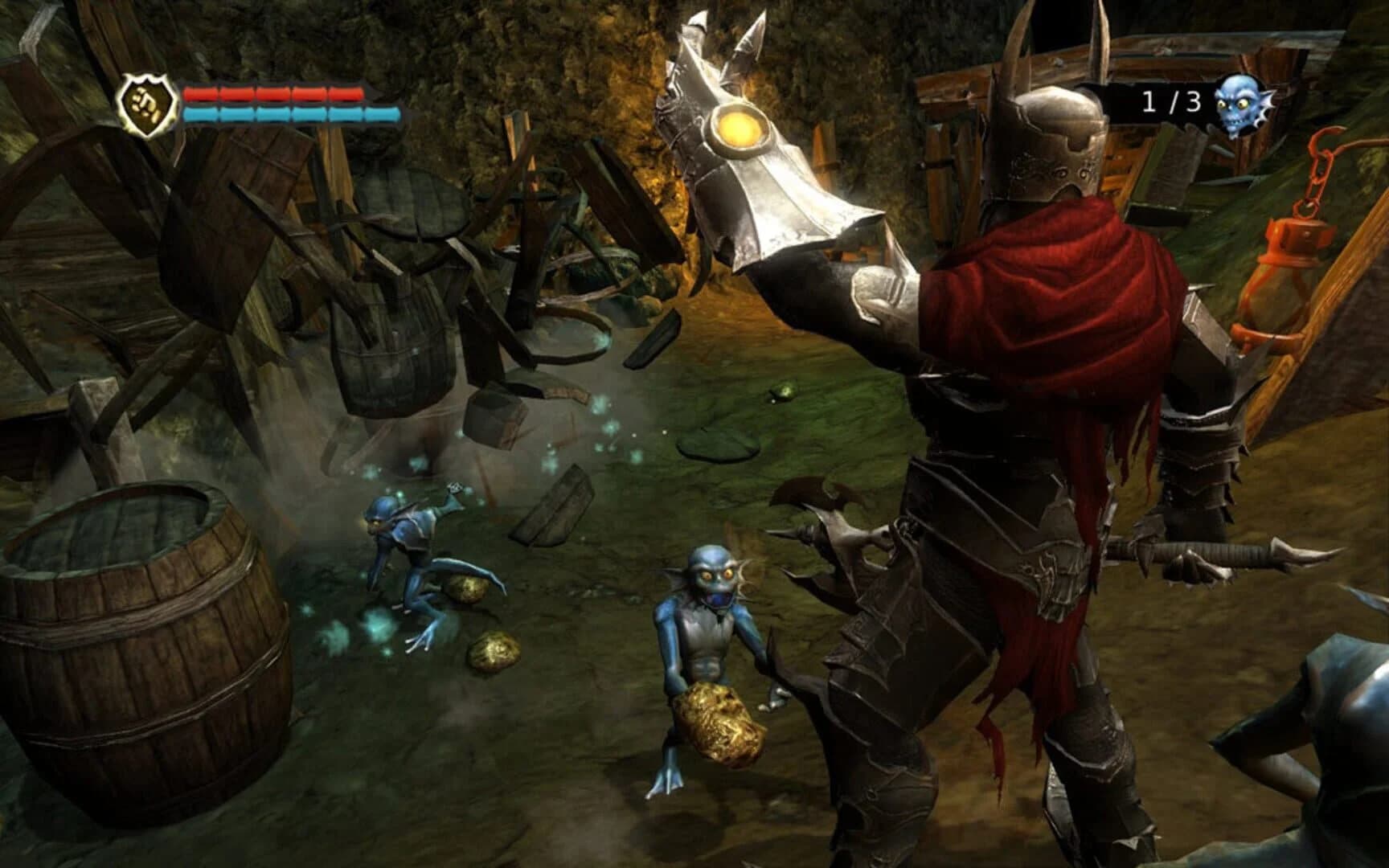
Task: Toggle the minion counter visibility
Action: 1167,101
